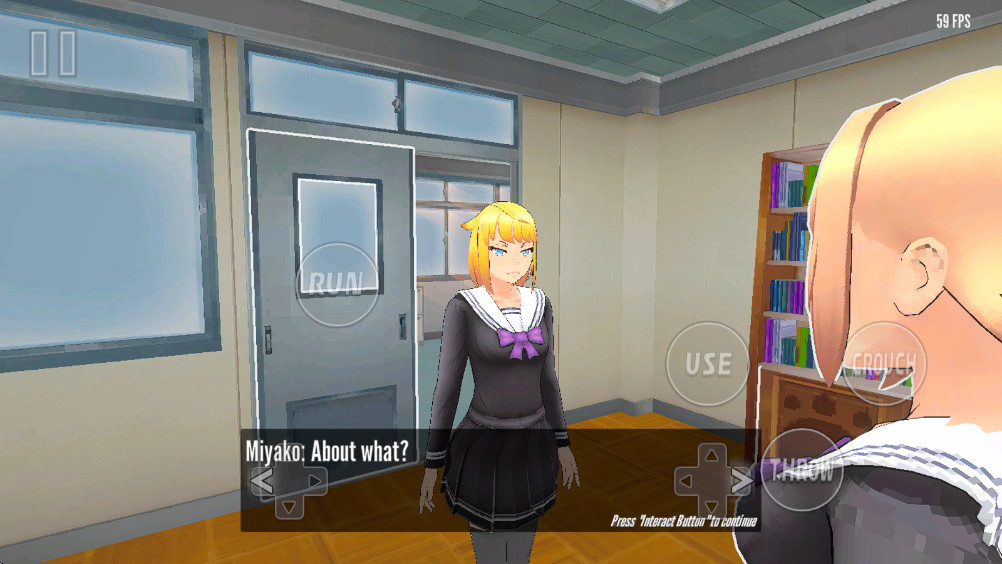Viewport: 1002px width, 564px height.
Task: Hit the USE button to continue dialogue
Action: pos(708,363)
